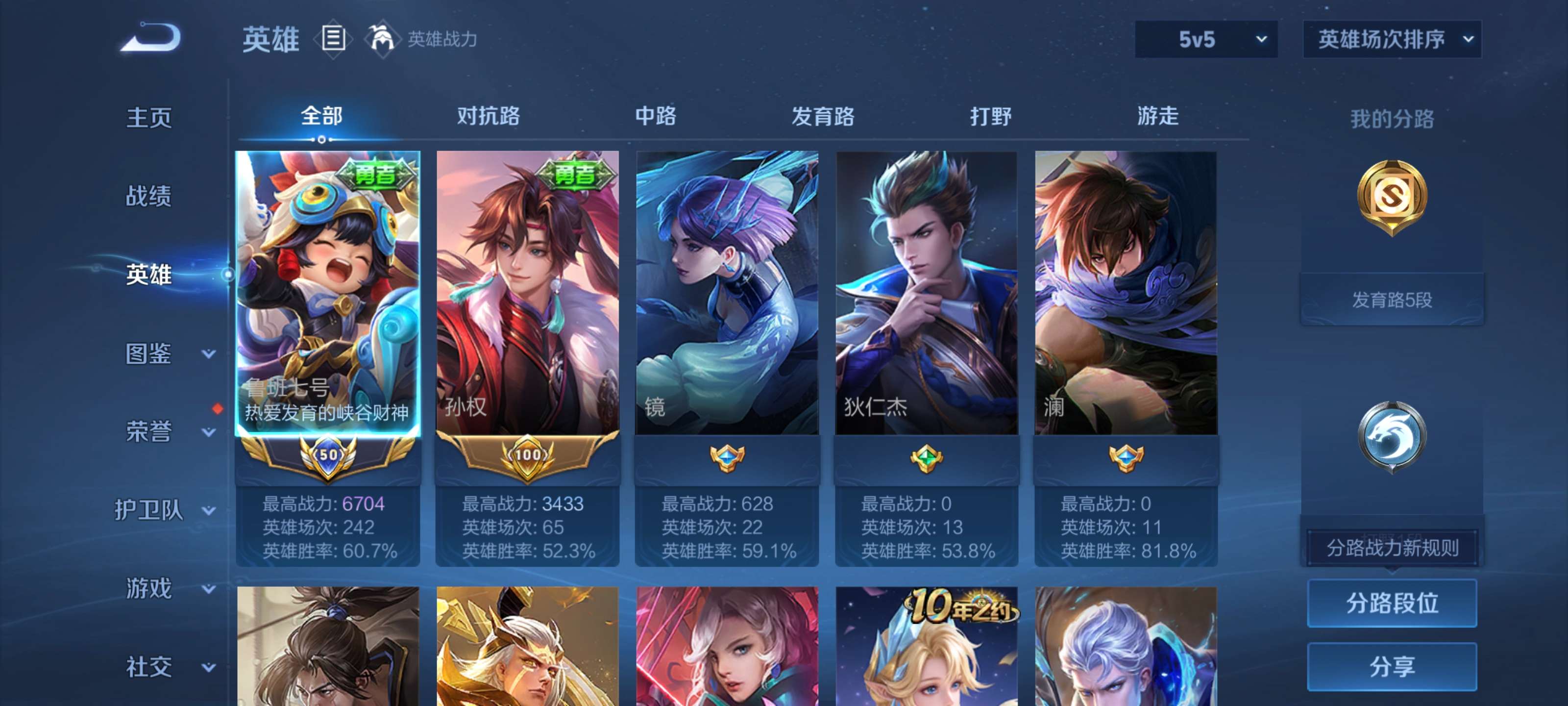This screenshot has height=706, width=1568.
Task: Switch to the 对抗路 tab
Action: tap(488, 117)
